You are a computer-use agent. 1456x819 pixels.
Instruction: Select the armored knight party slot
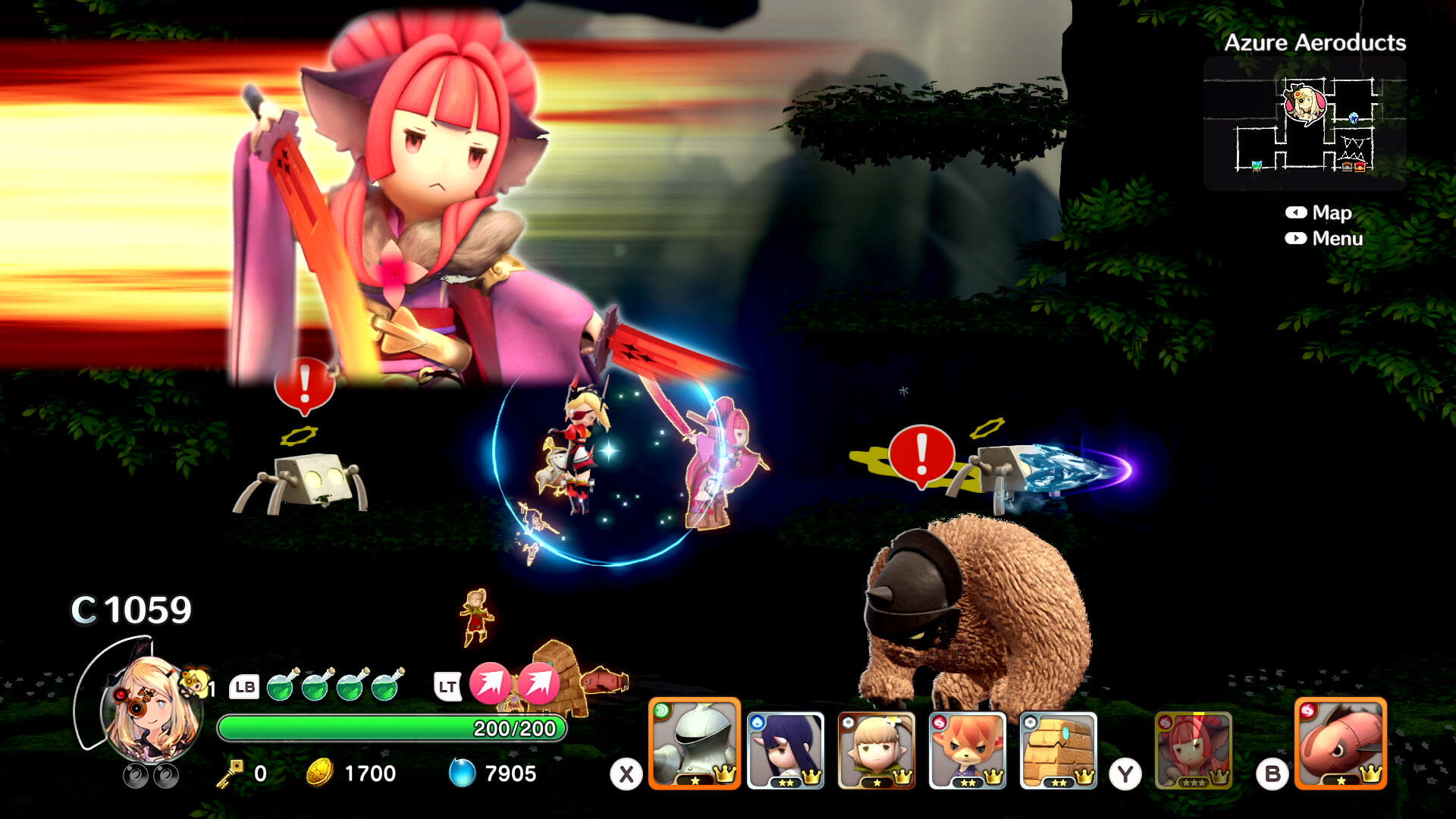click(694, 744)
